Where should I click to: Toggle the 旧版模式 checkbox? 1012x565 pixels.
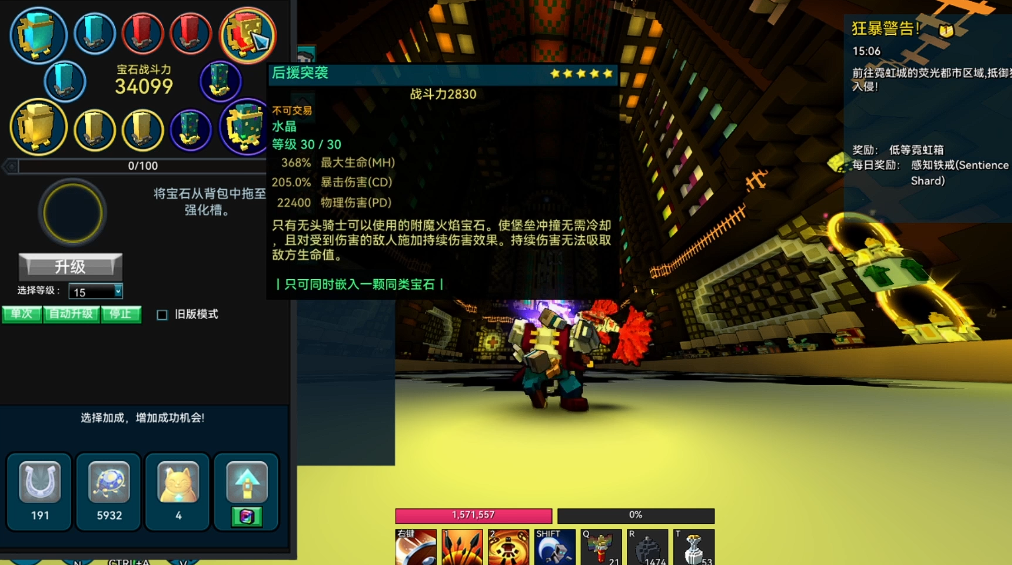(x=162, y=315)
